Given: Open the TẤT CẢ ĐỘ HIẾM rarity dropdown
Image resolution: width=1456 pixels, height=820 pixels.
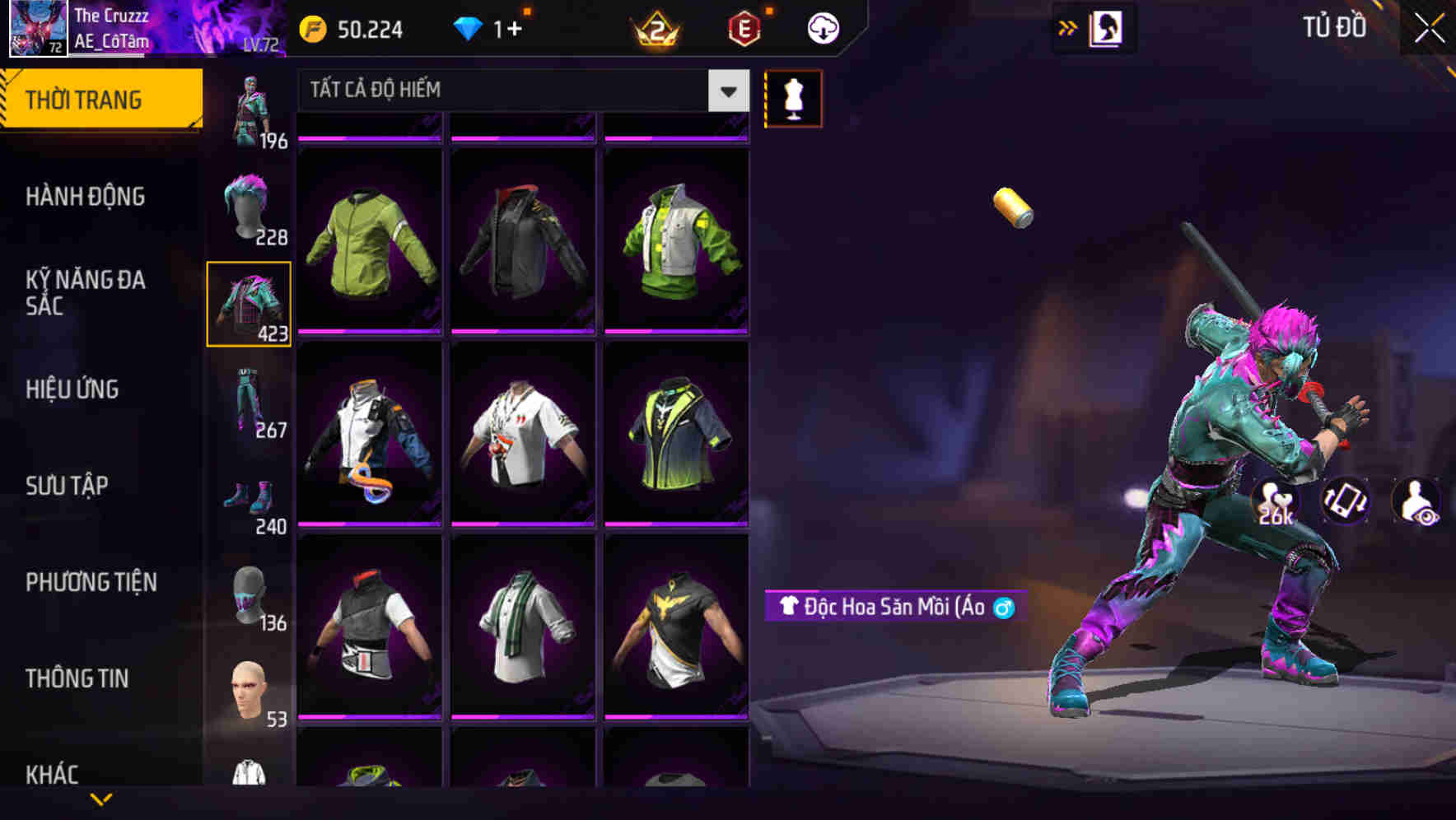Looking at the screenshot, I should coord(519,91).
